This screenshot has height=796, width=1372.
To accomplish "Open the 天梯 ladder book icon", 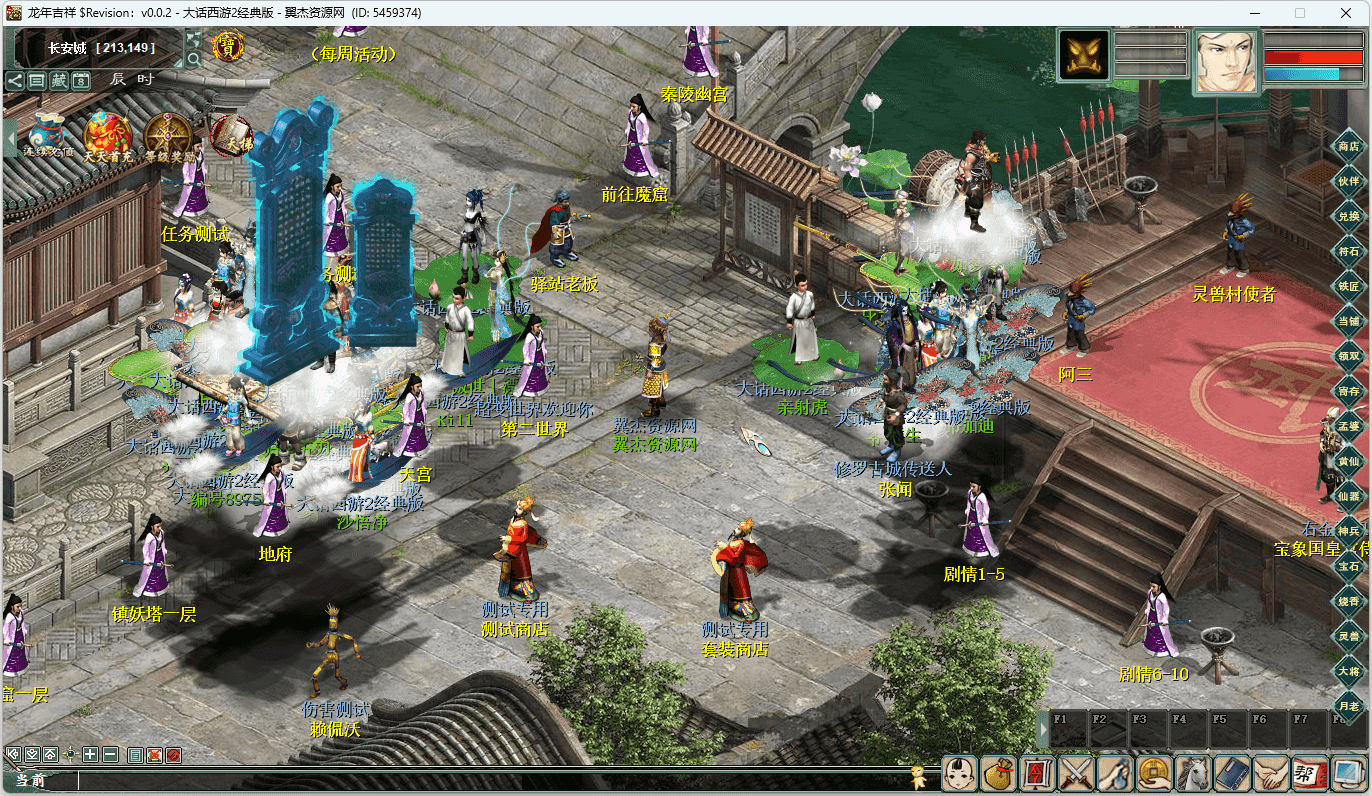I will (x=231, y=134).
